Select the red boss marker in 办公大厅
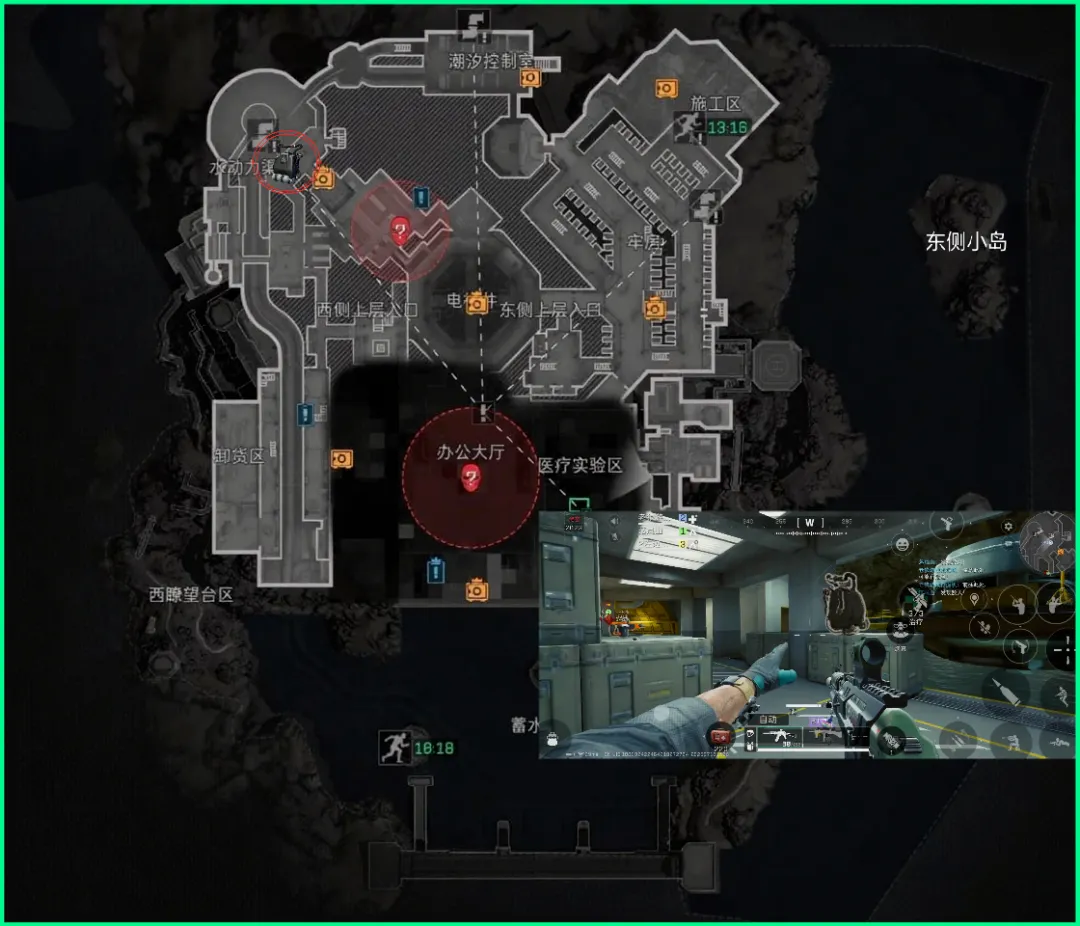This screenshot has height=926, width=1080. pyautogui.click(x=470, y=479)
